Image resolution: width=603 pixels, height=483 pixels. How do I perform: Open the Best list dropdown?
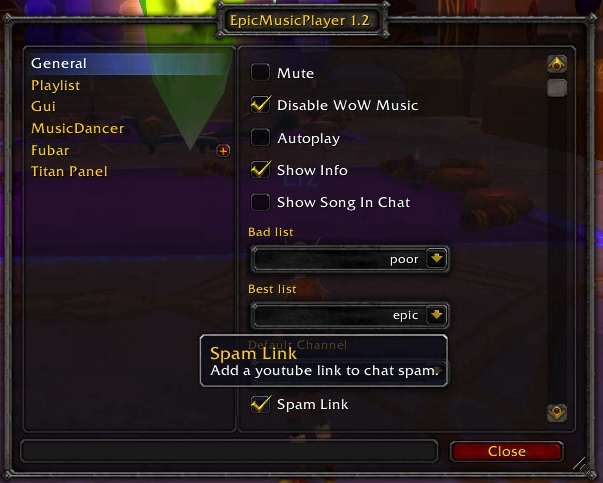tap(435, 315)
